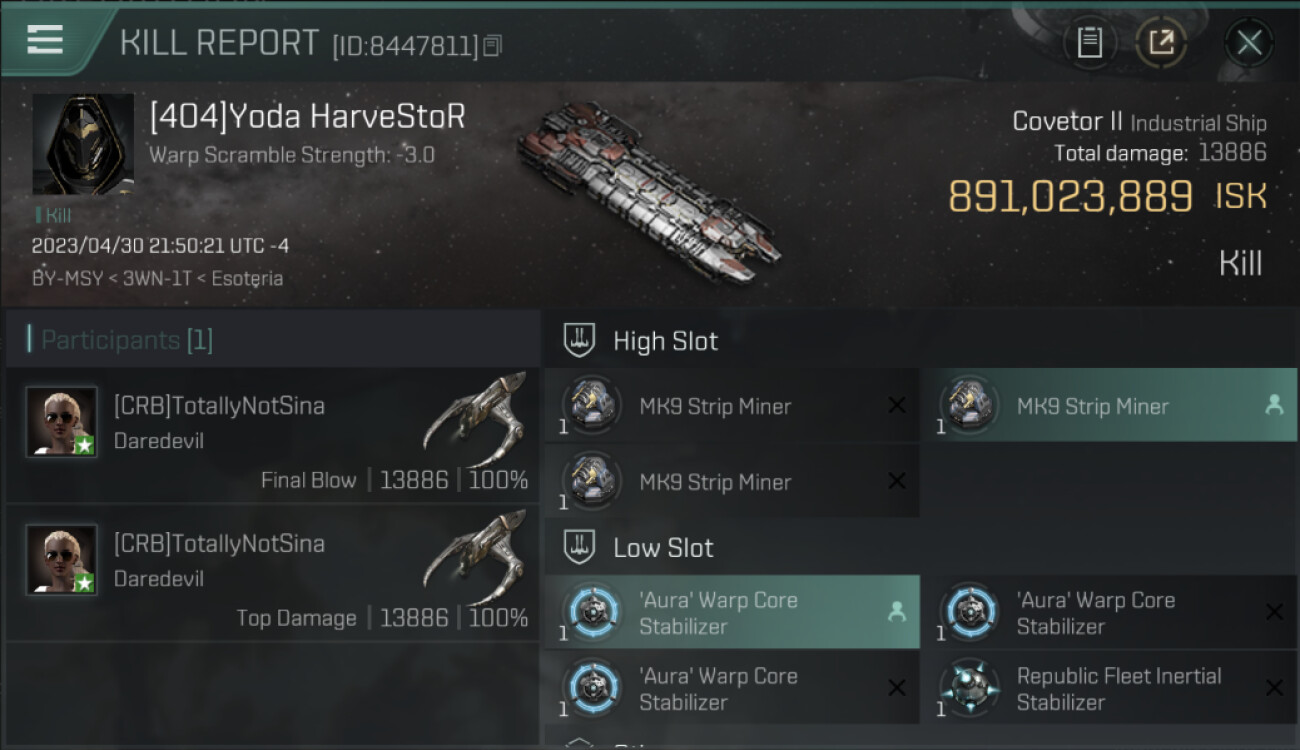Screen dimensions: 1300x750
Task: View Yoda HarveStoR's pilot portrait
Action: coord(83,144)
